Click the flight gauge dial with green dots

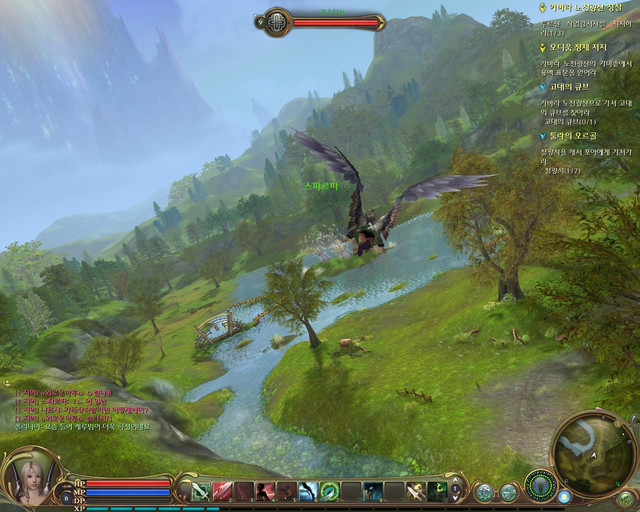click(x=541, y=486)
